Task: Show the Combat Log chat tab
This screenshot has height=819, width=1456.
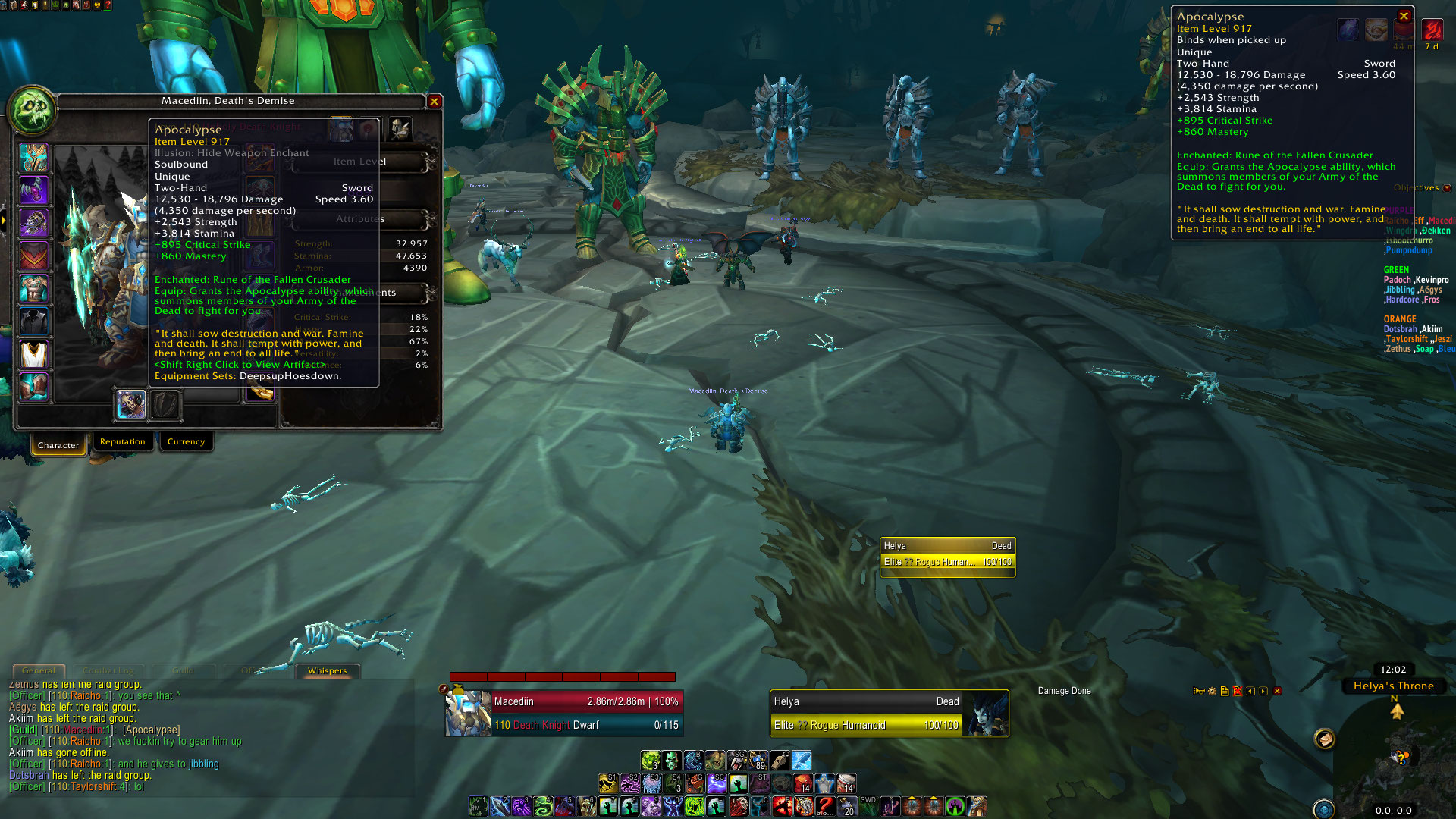Action: pyautogui.click(x=108, y=670)
